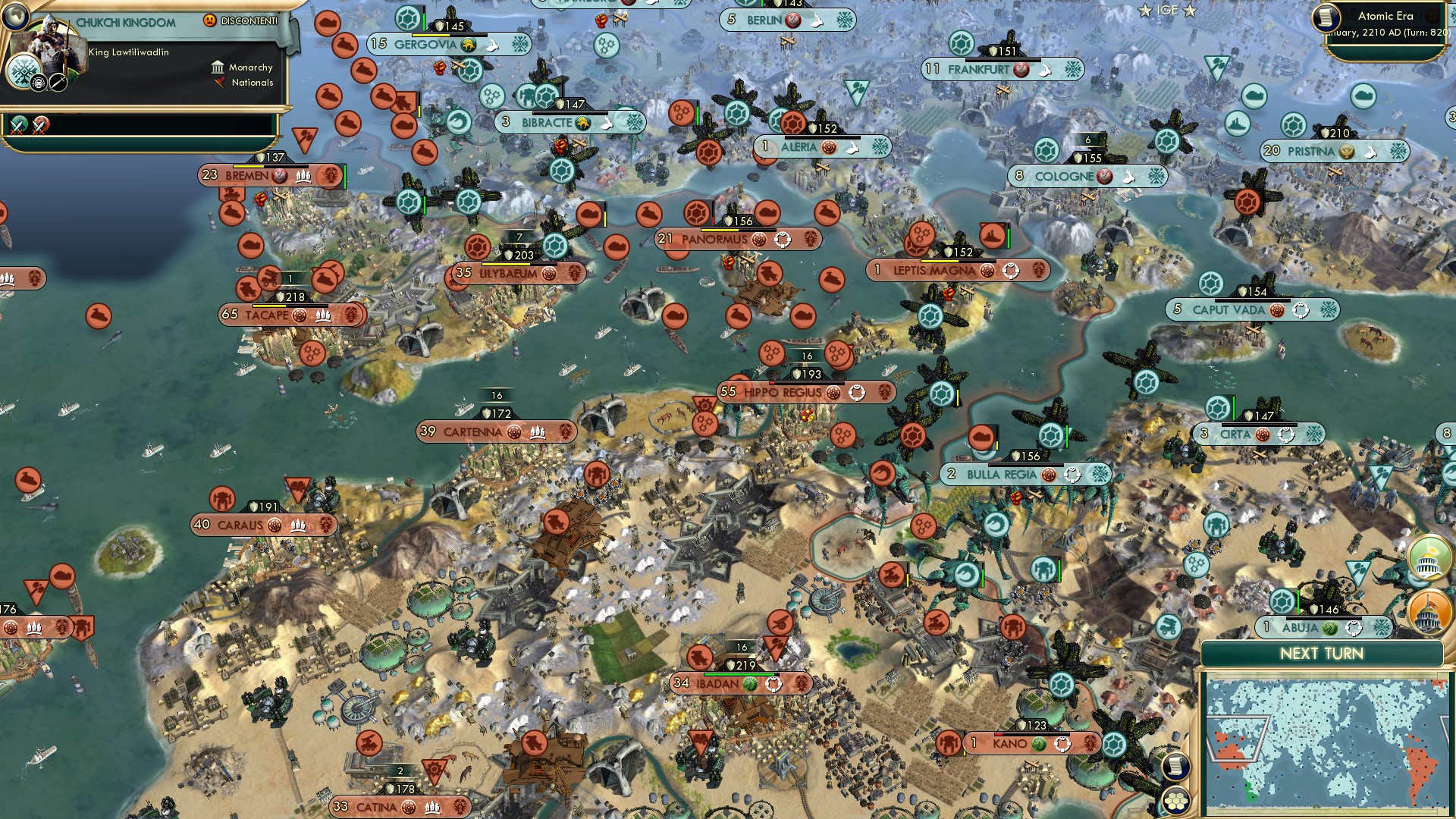Click the green crossed-swords war status icon
1456x819 pixels.
point(17,124)
